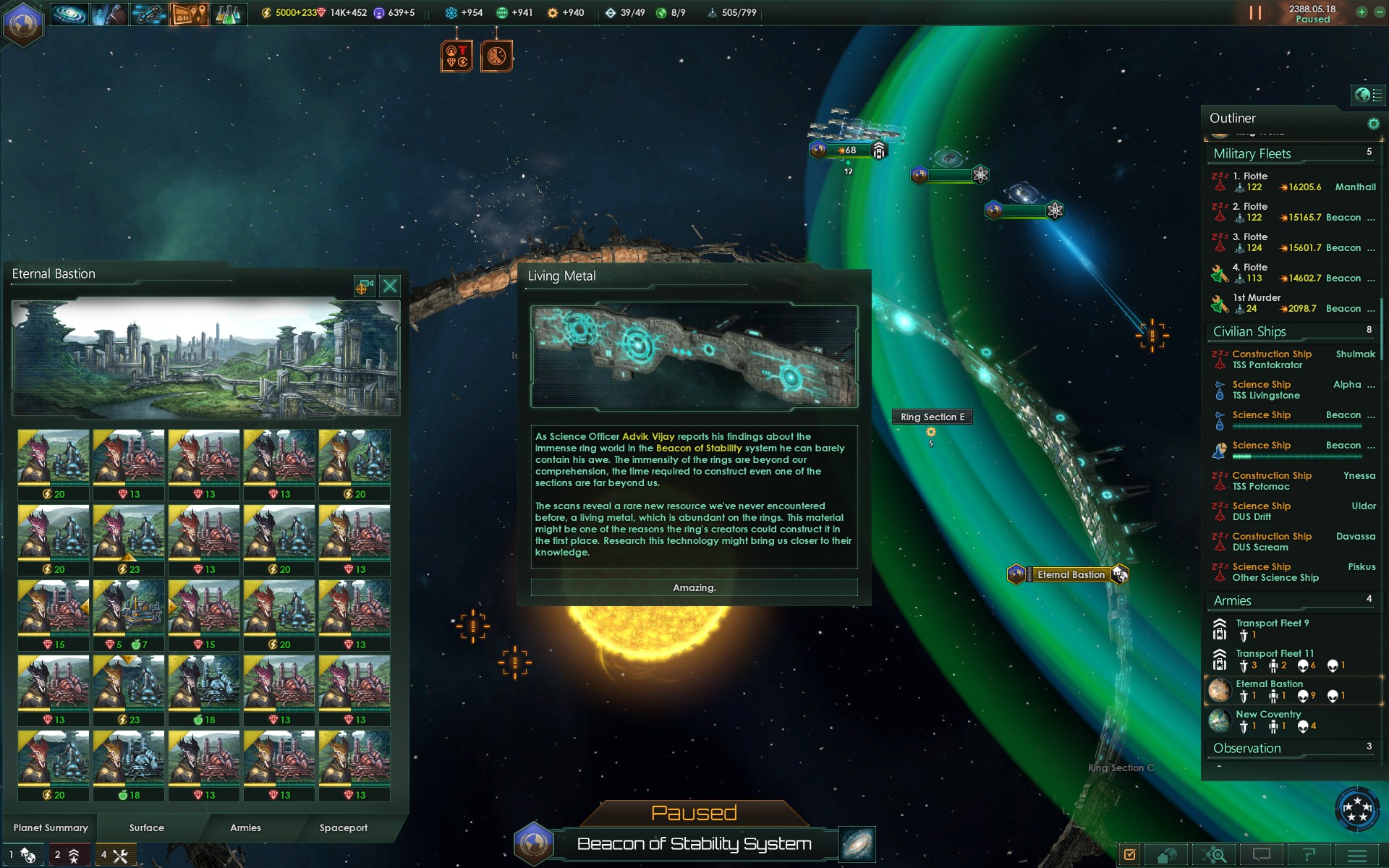
Task: Focus camera on Eternal Bastion planet
Action: point(363,286)
